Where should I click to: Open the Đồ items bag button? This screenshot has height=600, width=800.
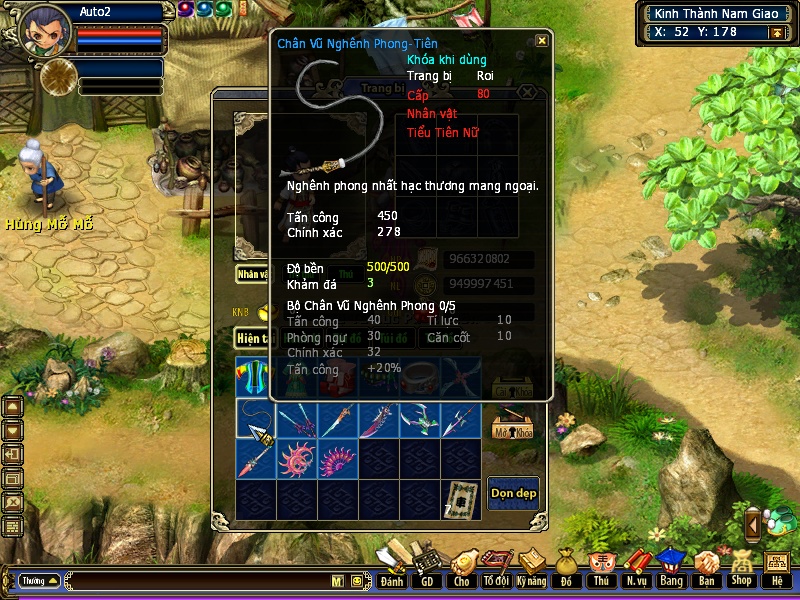point(566,570)
